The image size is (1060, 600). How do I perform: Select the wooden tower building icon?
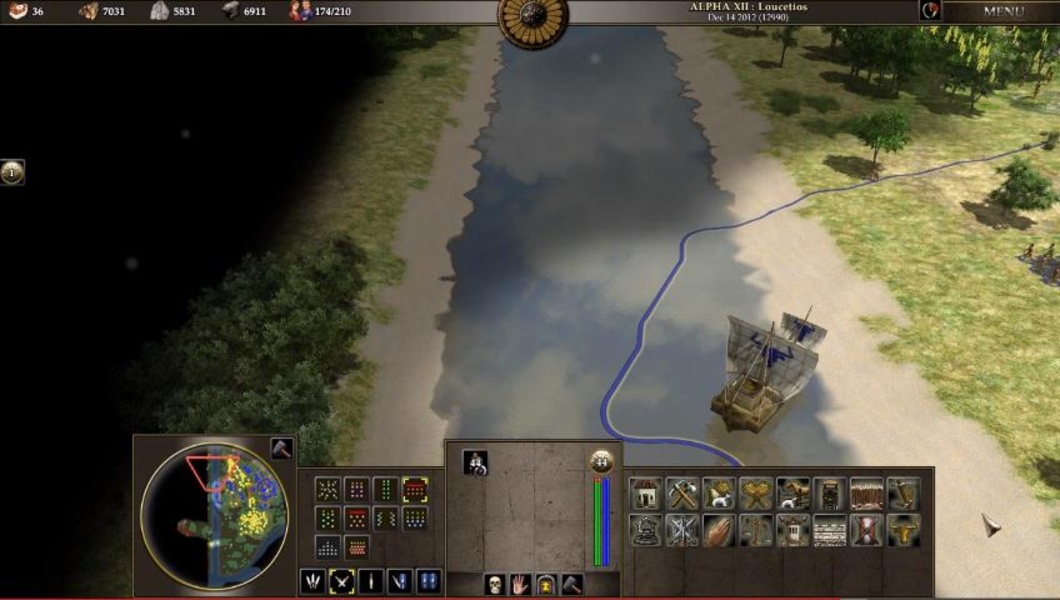point(829,492)
